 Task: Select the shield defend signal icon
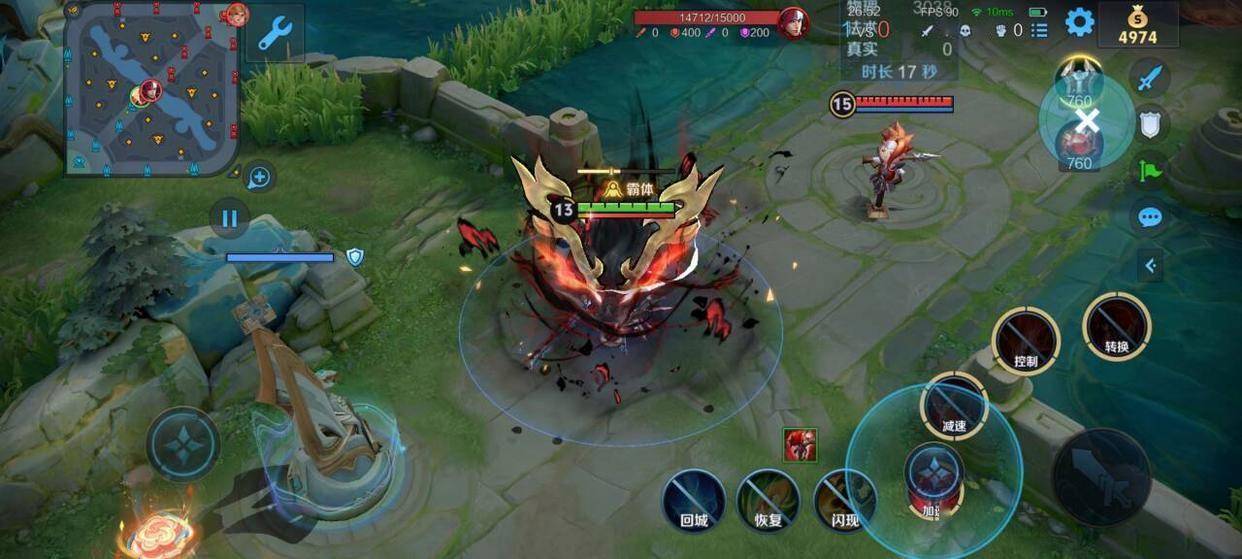point(1150,122)
